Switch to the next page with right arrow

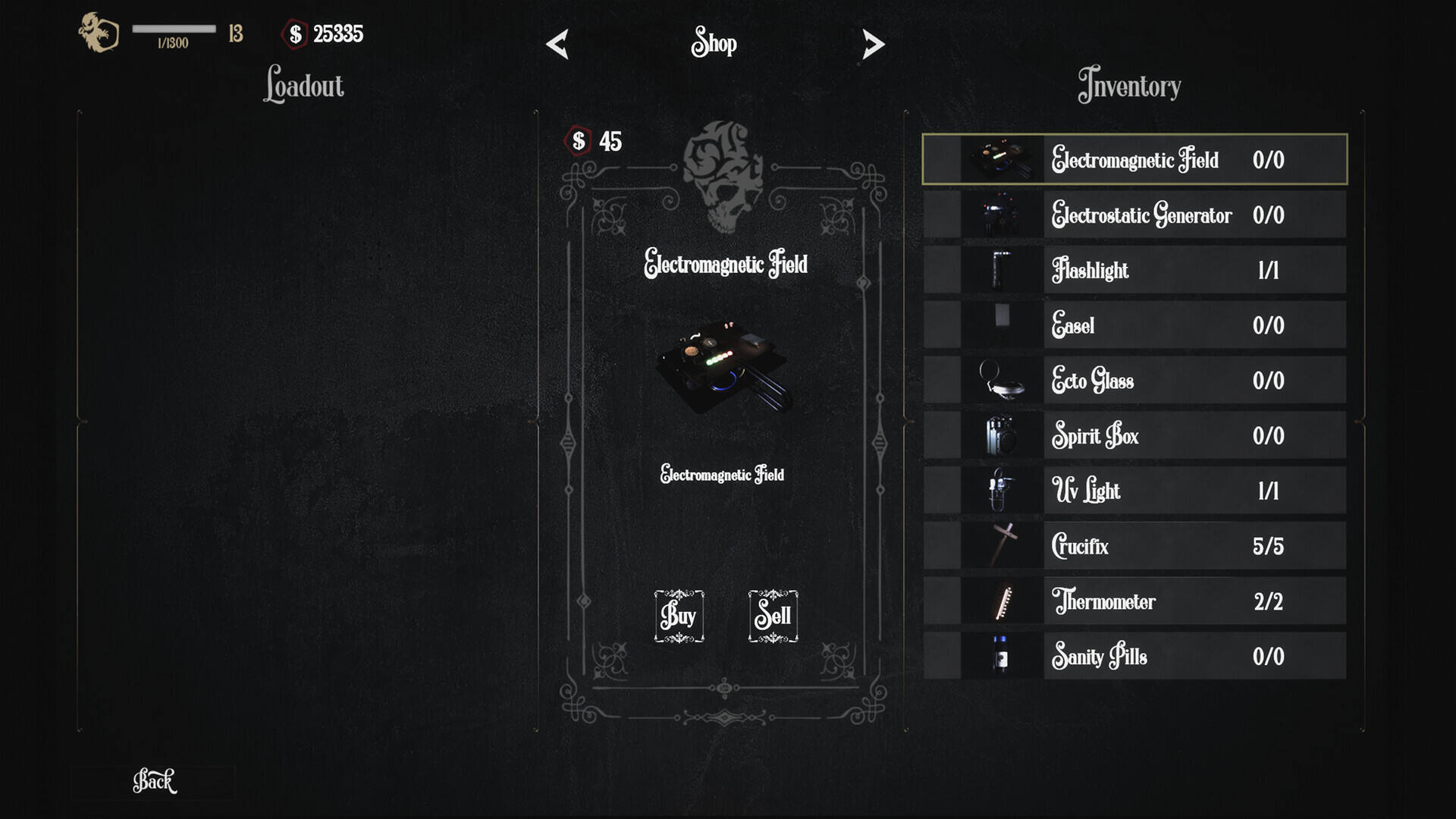pos(873,44)
